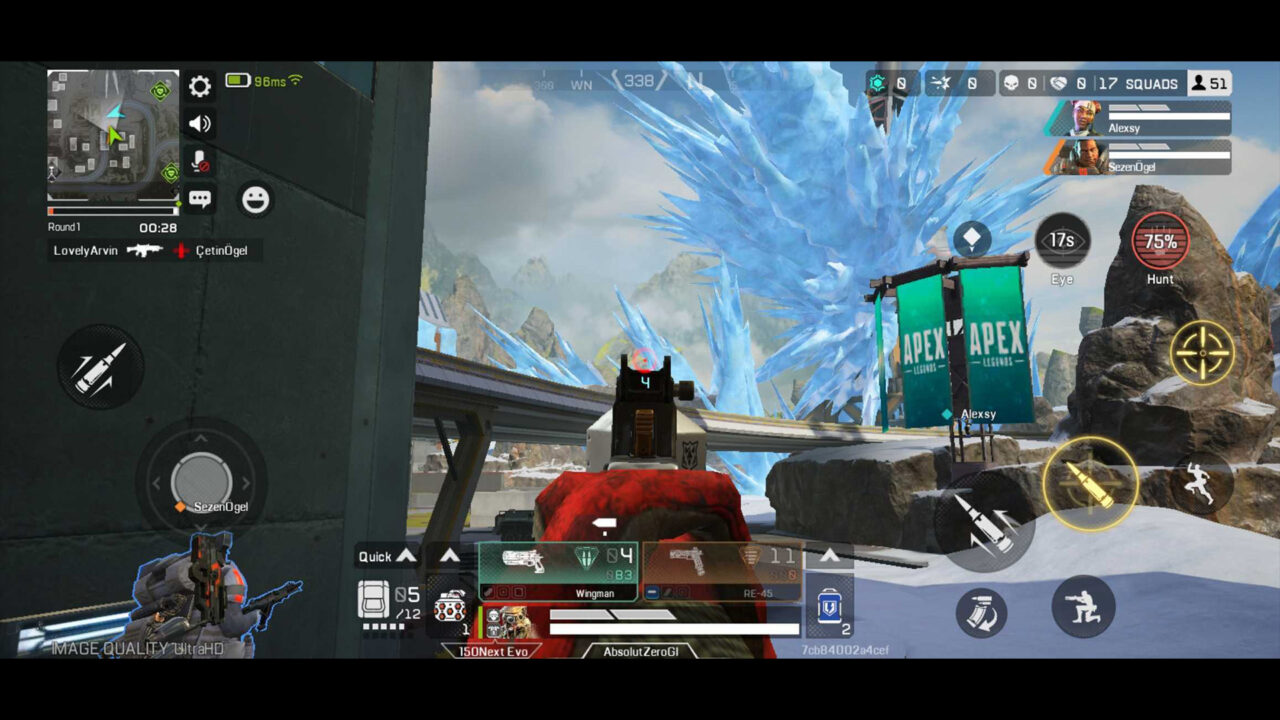The image size is (1280, 720).
Task: Tap the yellow crosshair aim button
Action: 1202,353
